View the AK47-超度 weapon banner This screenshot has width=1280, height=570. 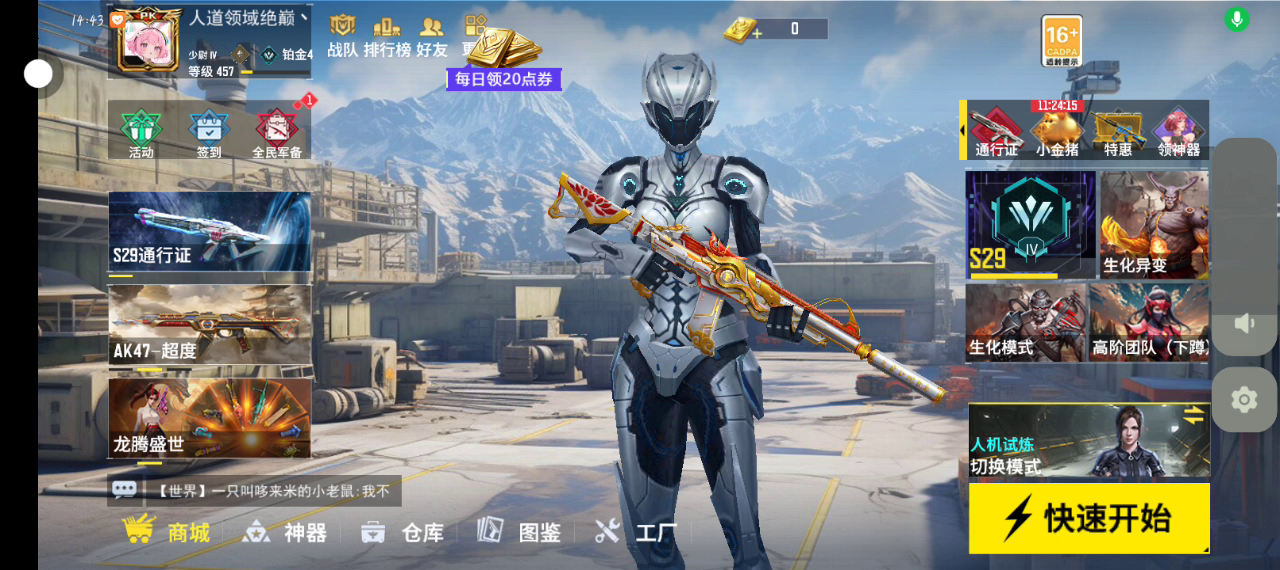pos(210,325)
